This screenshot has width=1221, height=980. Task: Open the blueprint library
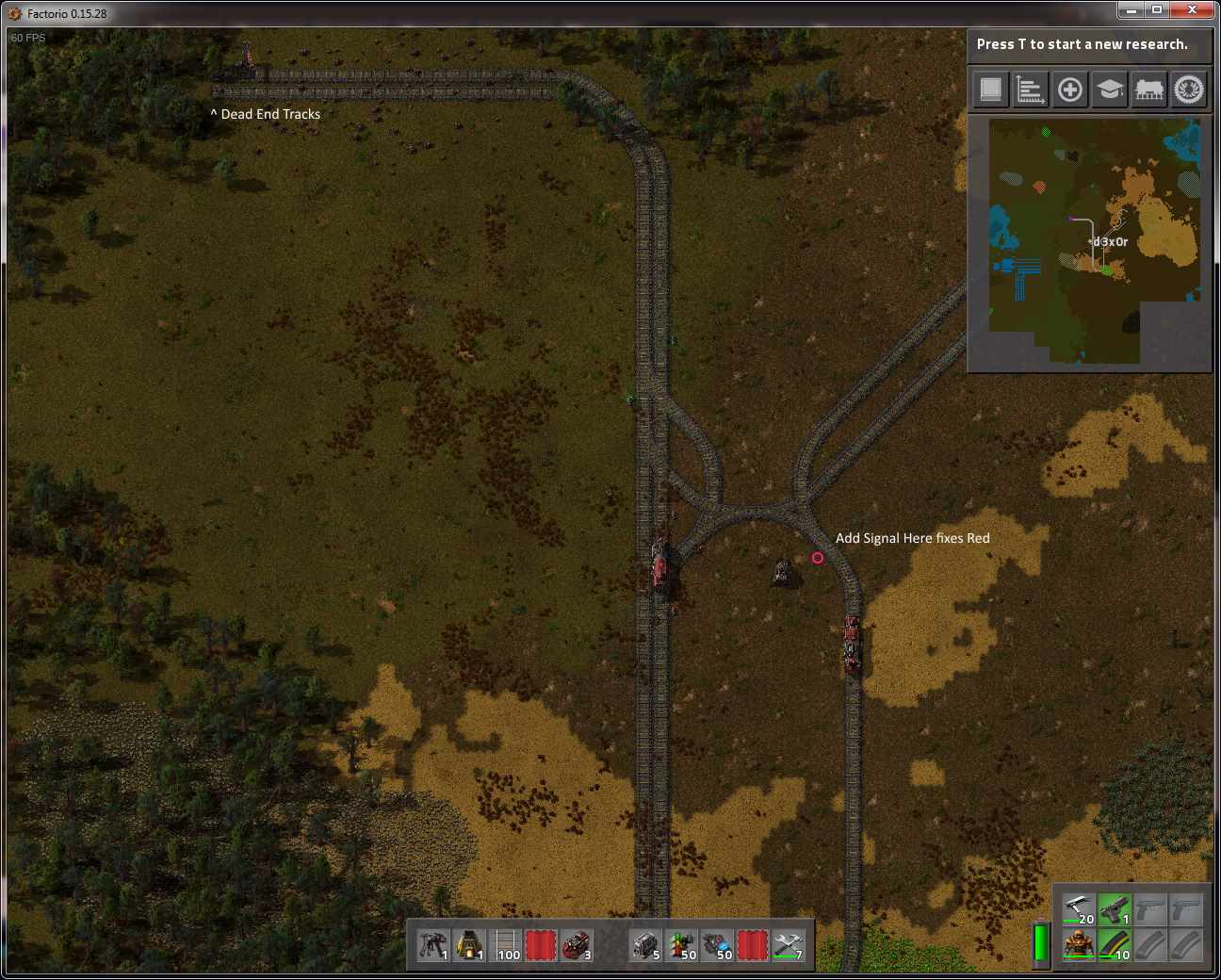coord(990,90)
